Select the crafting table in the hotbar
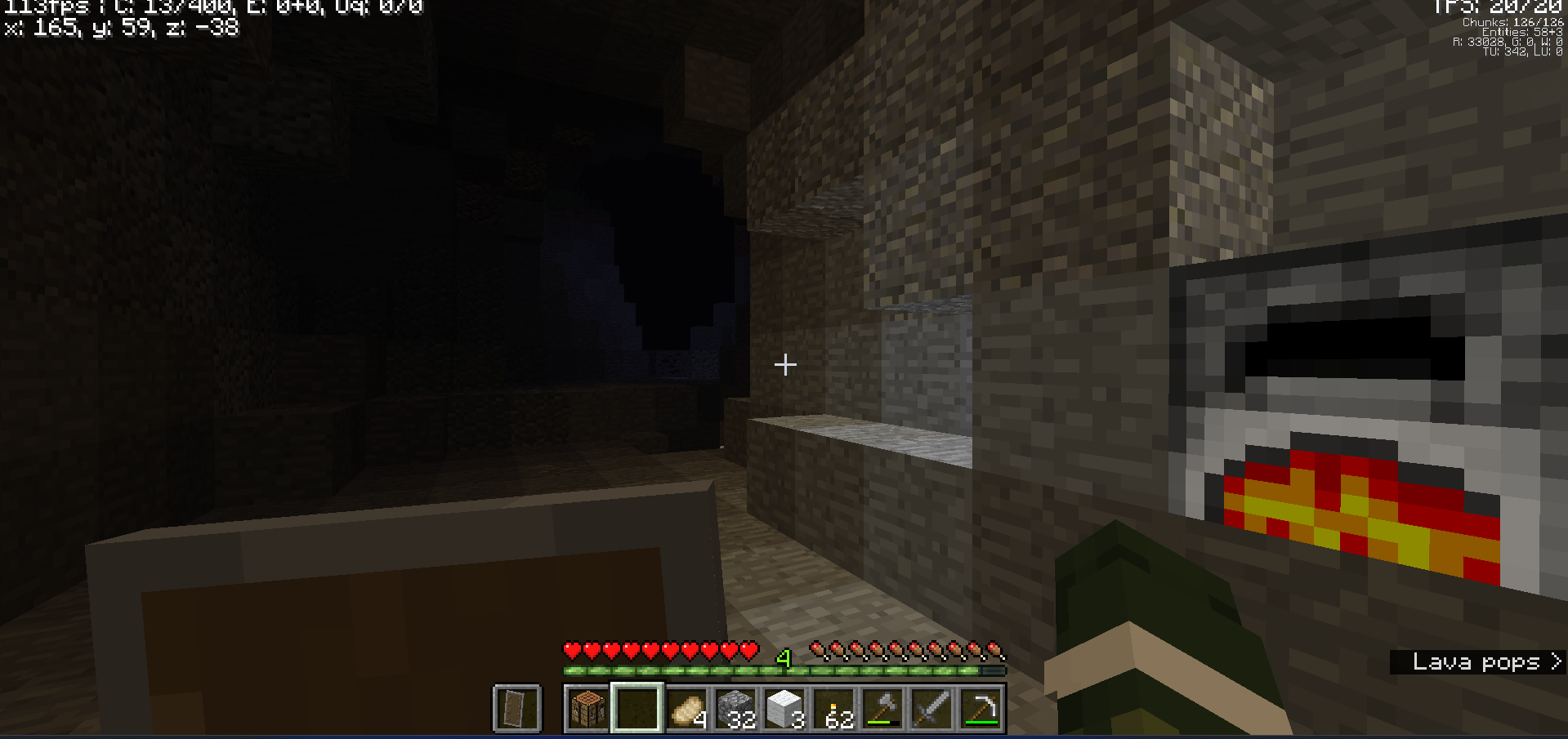 pos(587,709)
